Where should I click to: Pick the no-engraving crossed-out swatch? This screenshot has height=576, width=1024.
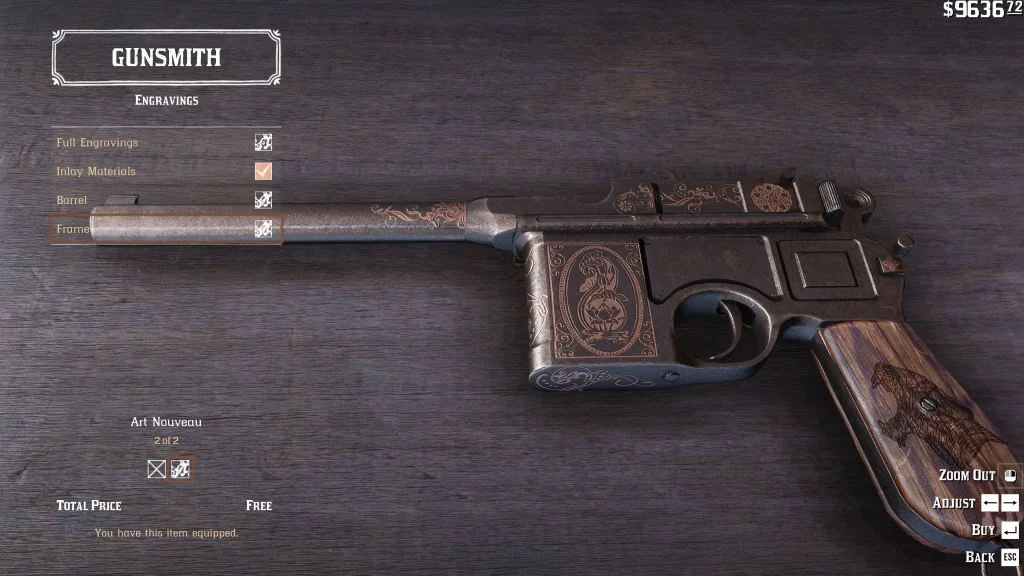coord(157,469)
